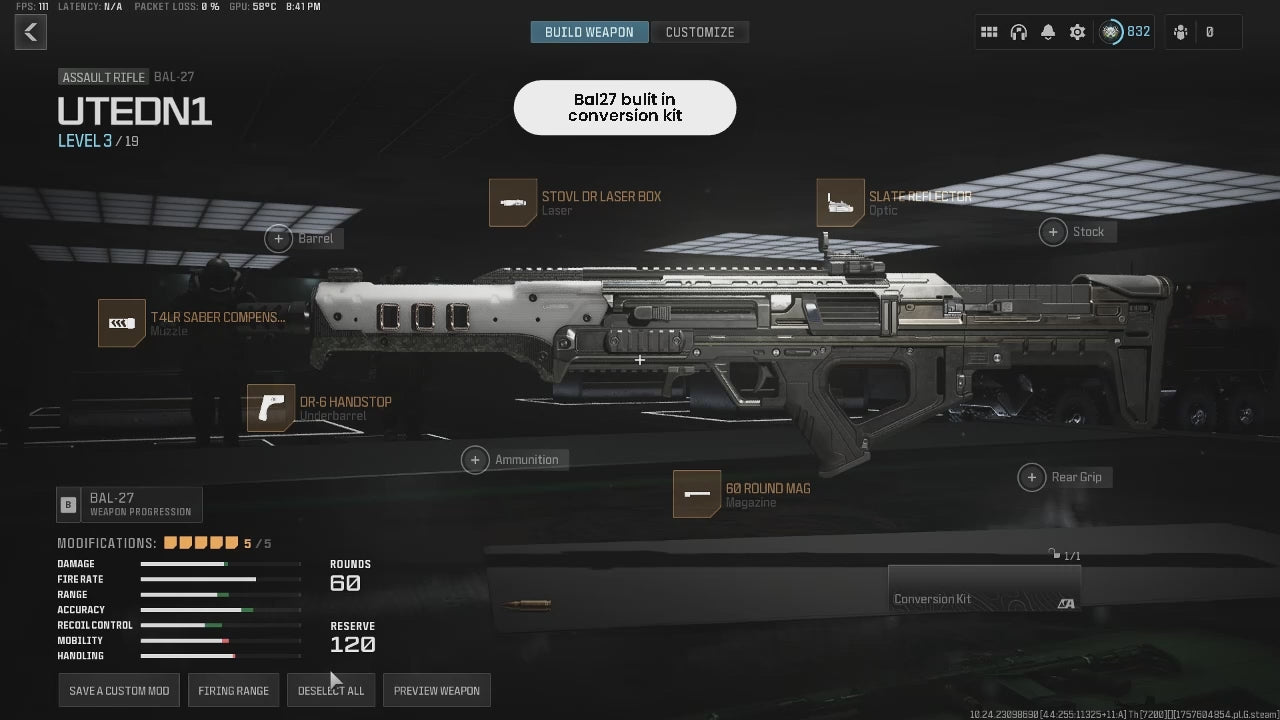Viewport: 1280px width, 720px height.
Task: Save a custom mod
Action: [x=119, y=691]
